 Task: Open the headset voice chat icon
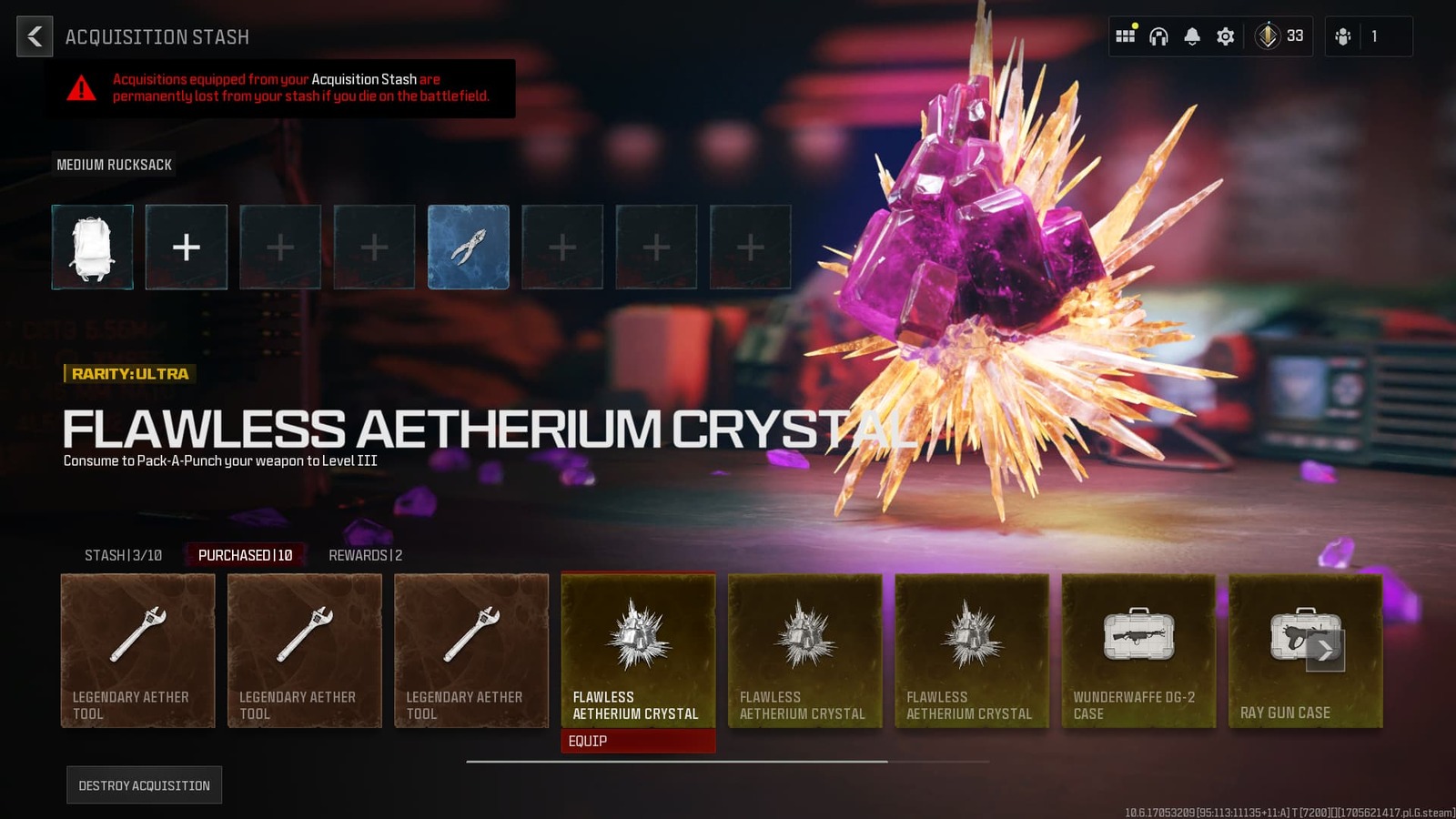[1158, 36]
